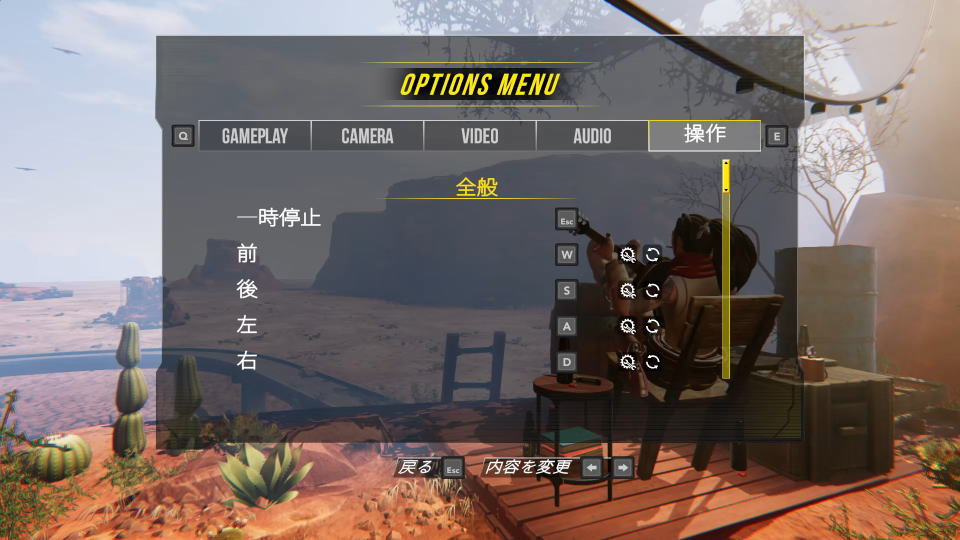Restore default for the 左 binding
Image resolution: width=960 pixels, height=540 pixels.
[653, 326]
